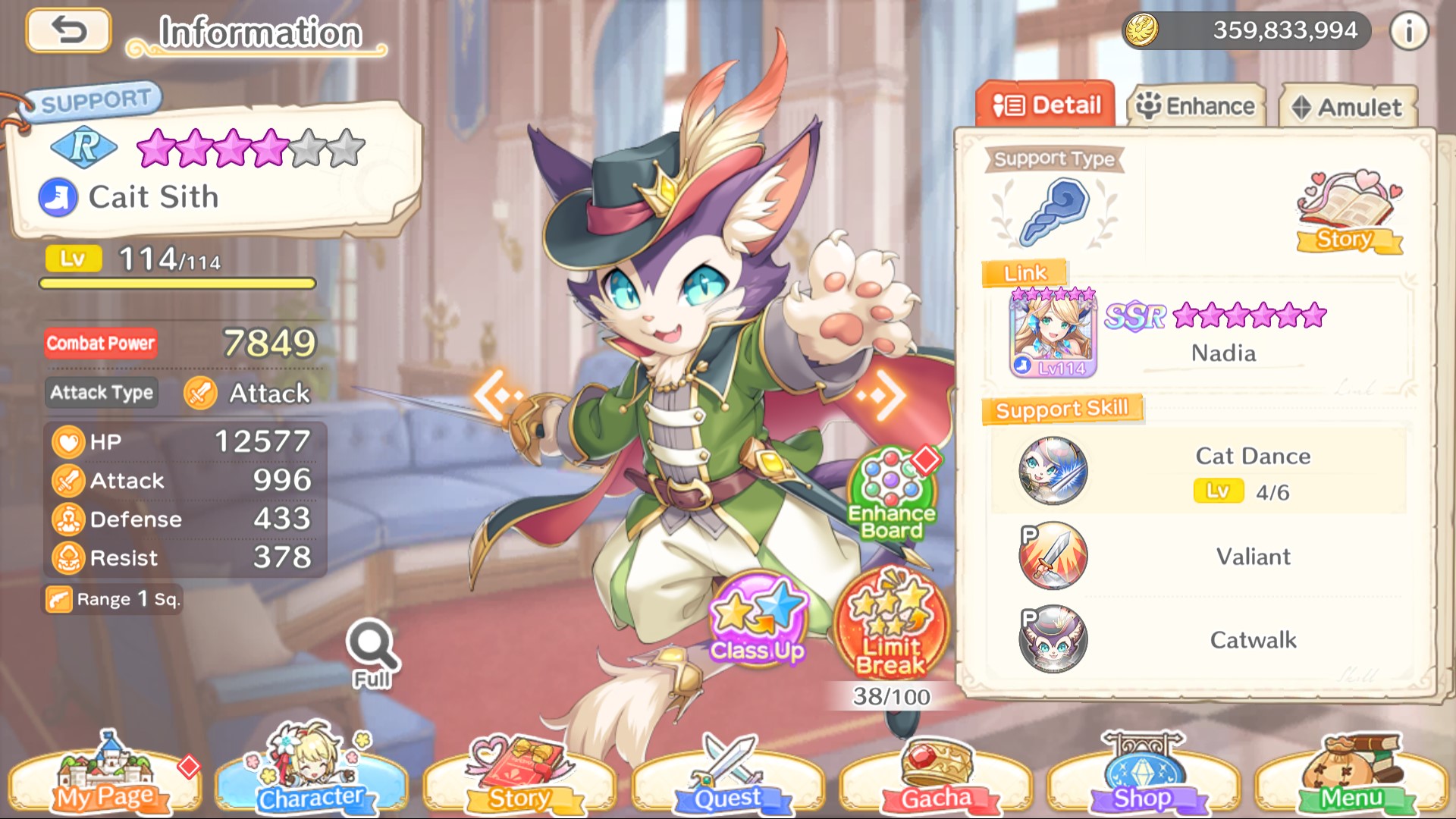Open the info button beside gold
Screen dimensions: 1456x819
click(1408, 31)
